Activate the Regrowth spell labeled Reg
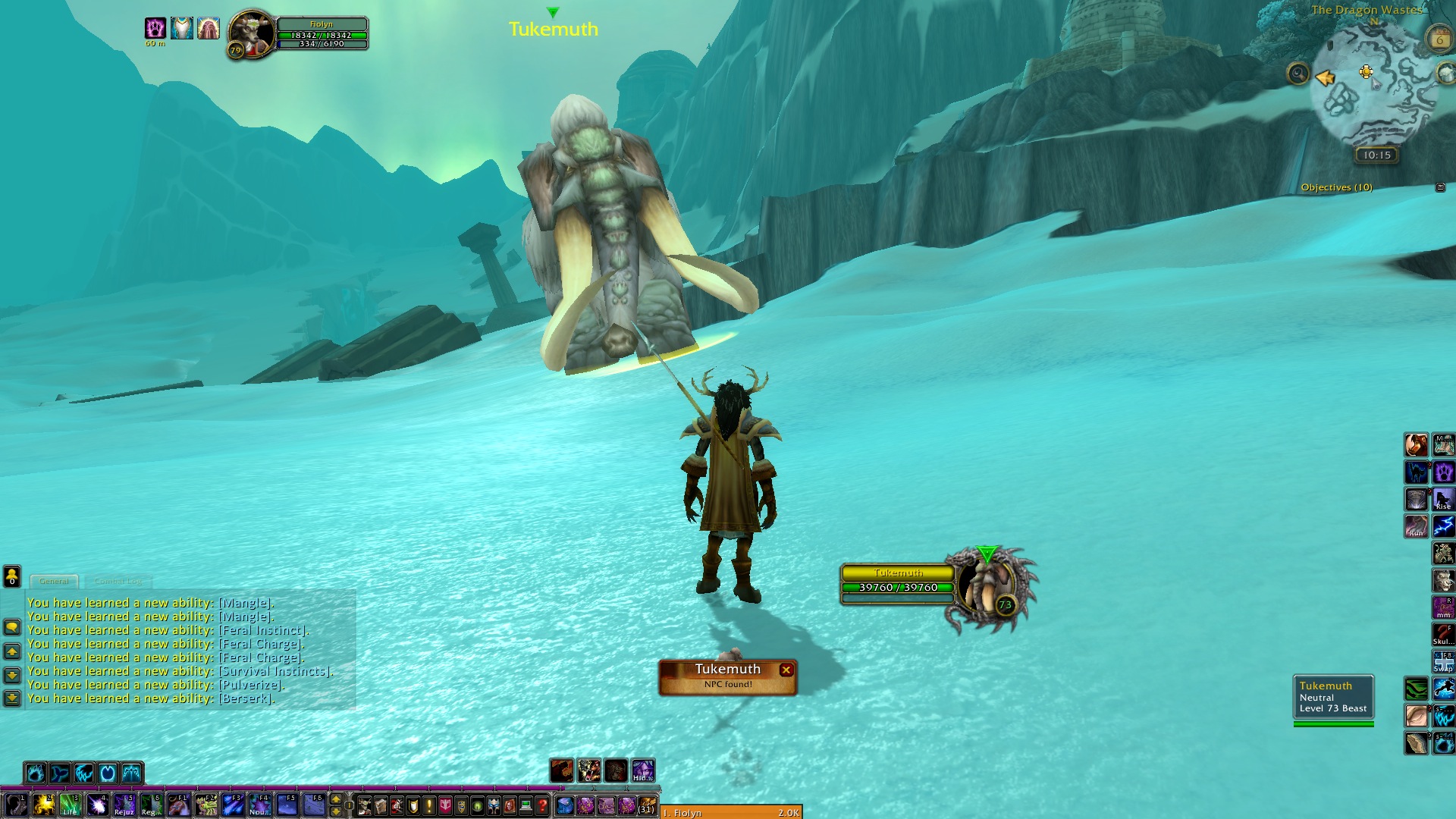 150,805
